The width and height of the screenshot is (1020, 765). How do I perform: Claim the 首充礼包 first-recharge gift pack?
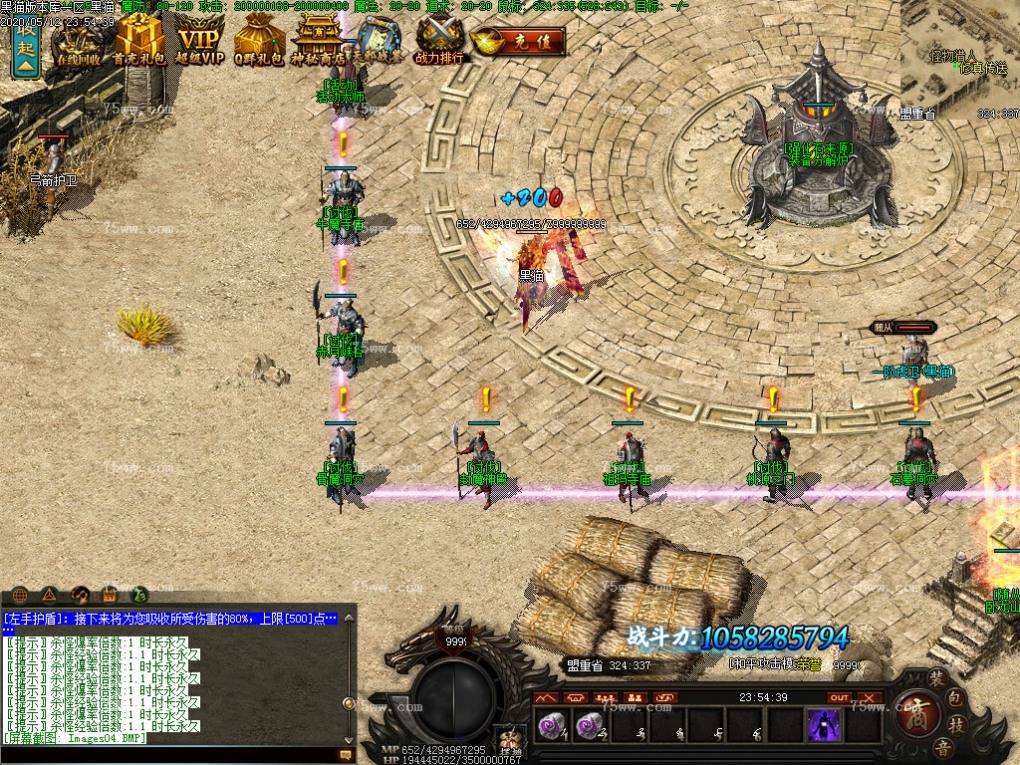tap(140, 42)
